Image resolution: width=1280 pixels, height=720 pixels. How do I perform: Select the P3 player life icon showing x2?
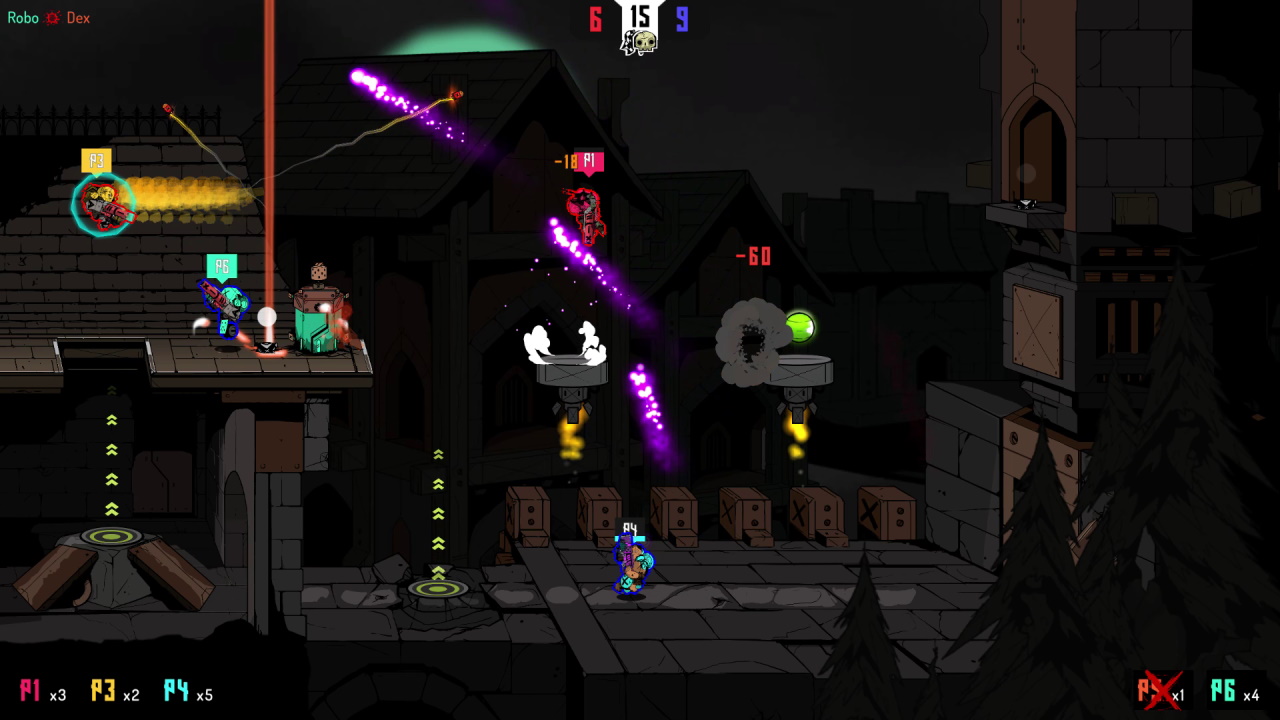[103, 691]
